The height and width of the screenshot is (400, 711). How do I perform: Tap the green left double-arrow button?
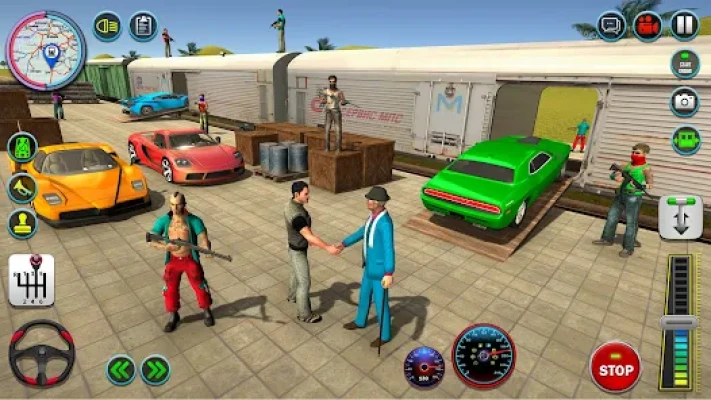pos(121,369)
